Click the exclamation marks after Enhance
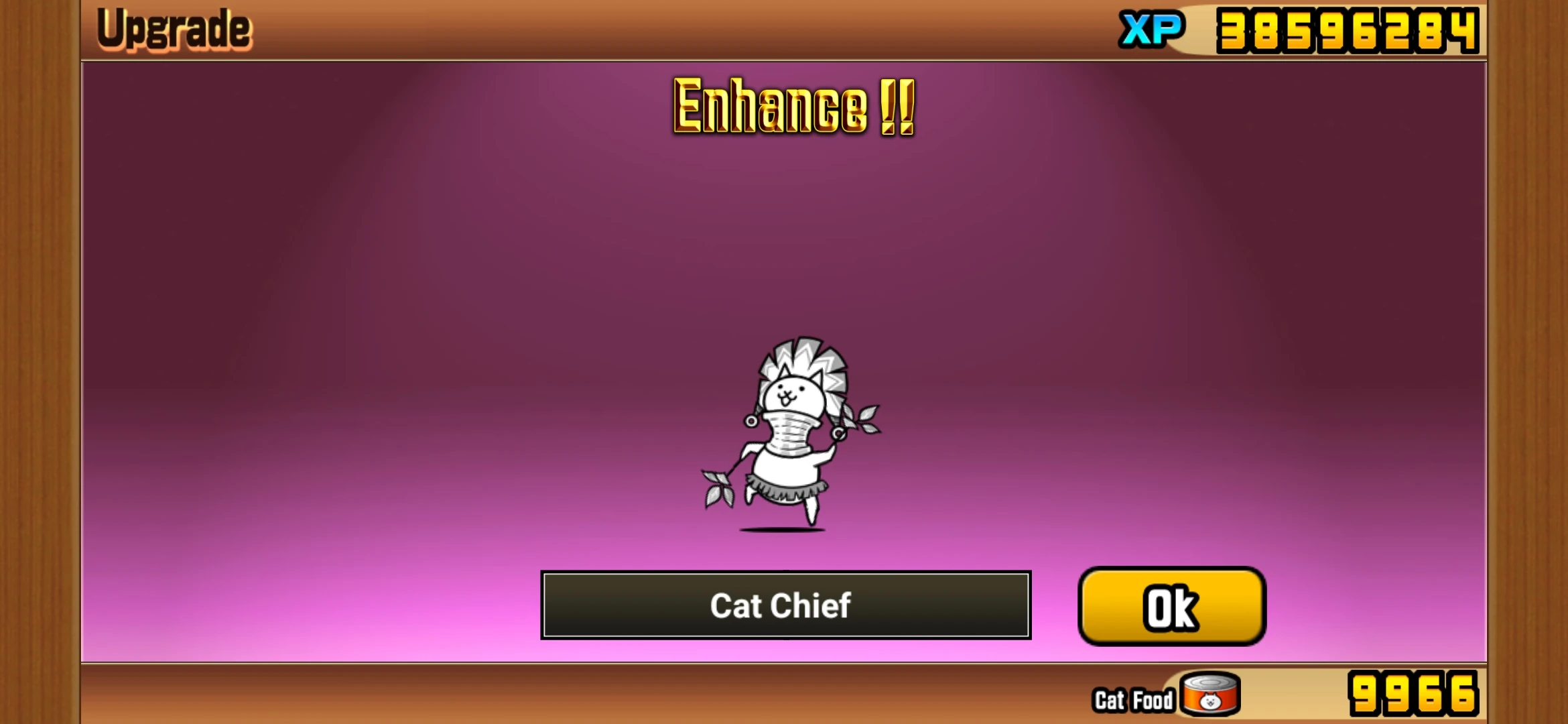Viewport: 1568px width, 724px height. (898, 107)
